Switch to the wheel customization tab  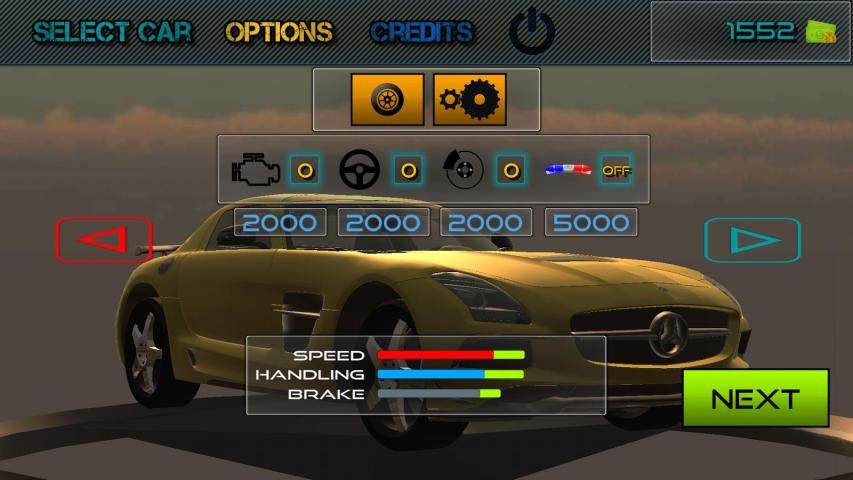387,100
